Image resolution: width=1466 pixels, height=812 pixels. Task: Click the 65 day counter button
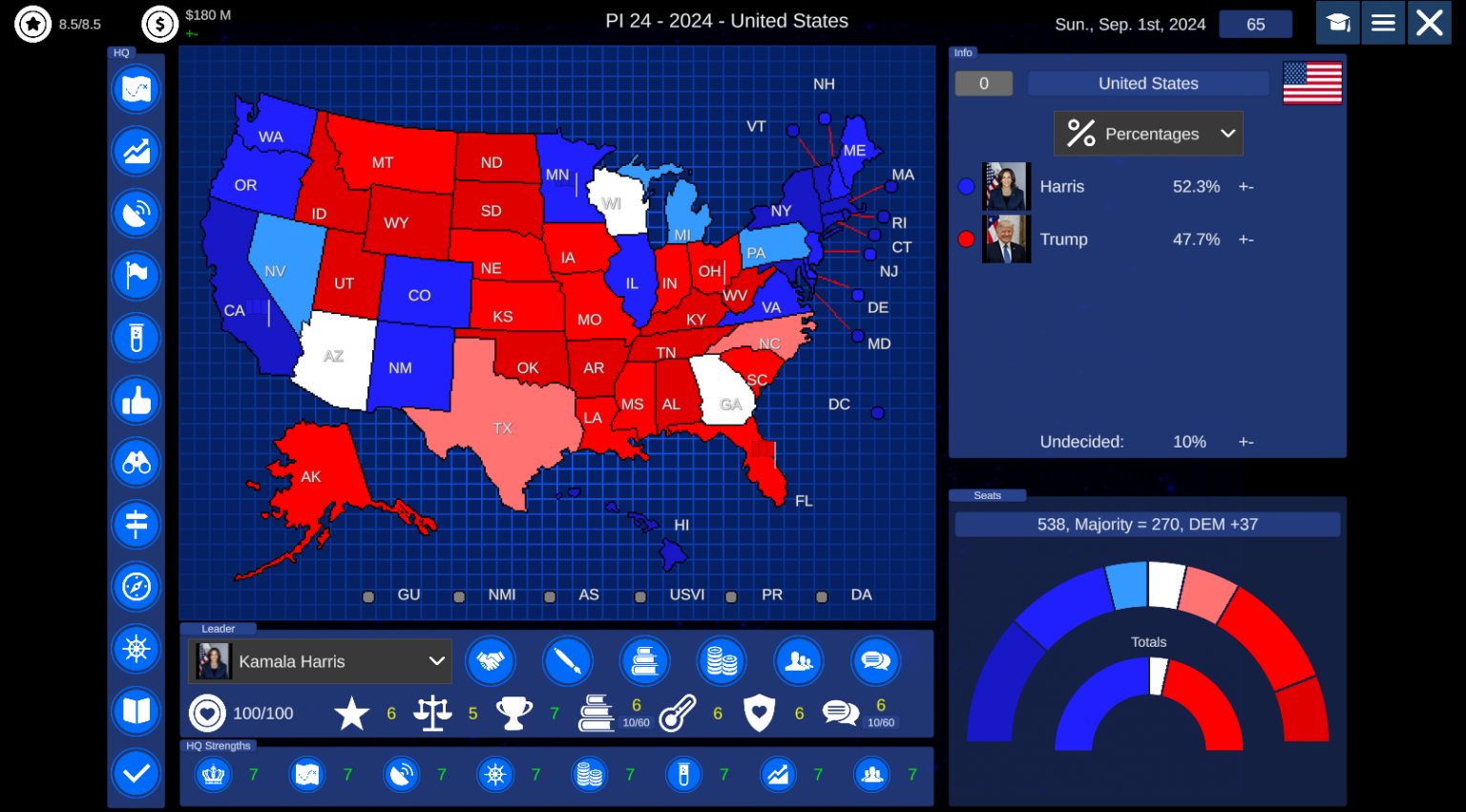1255,24
